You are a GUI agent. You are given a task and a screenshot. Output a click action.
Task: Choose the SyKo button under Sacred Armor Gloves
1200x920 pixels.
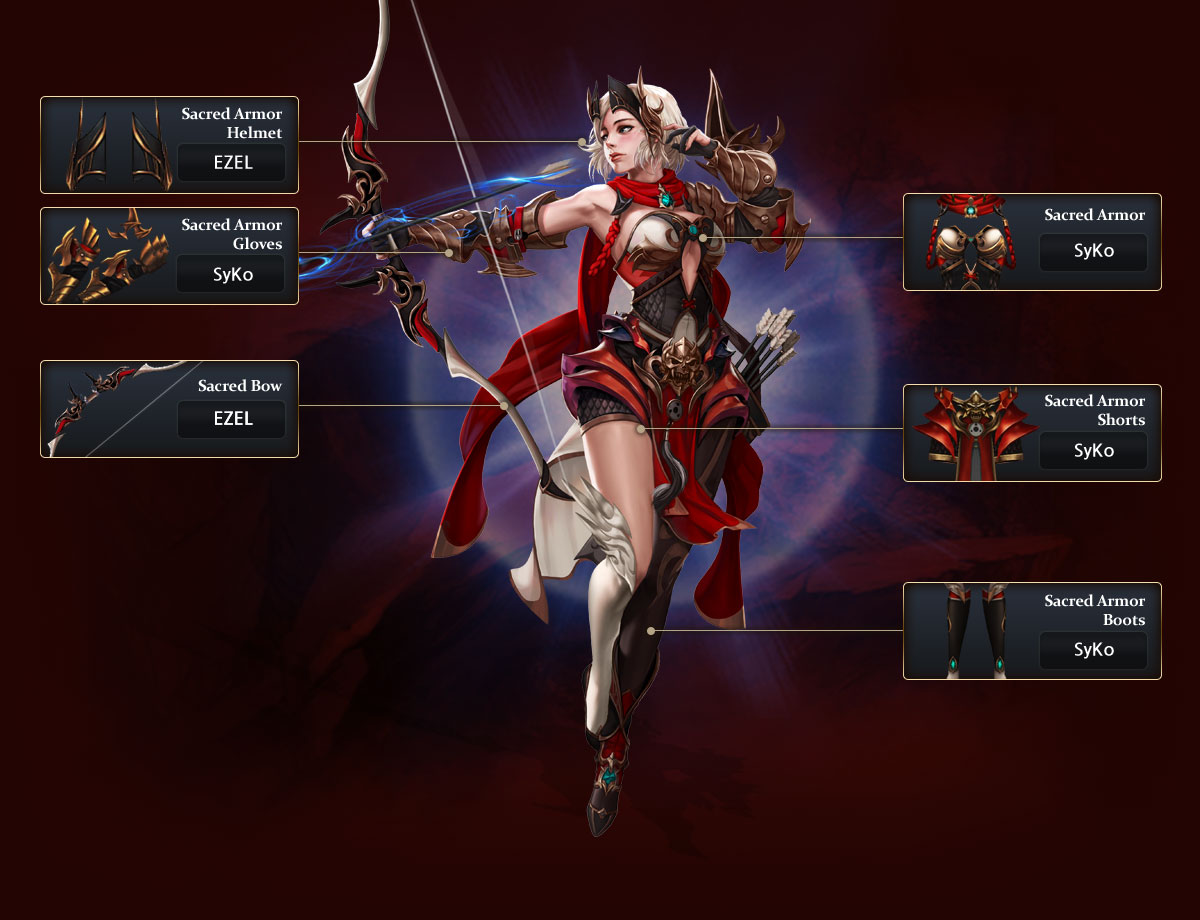click(231, 273)
